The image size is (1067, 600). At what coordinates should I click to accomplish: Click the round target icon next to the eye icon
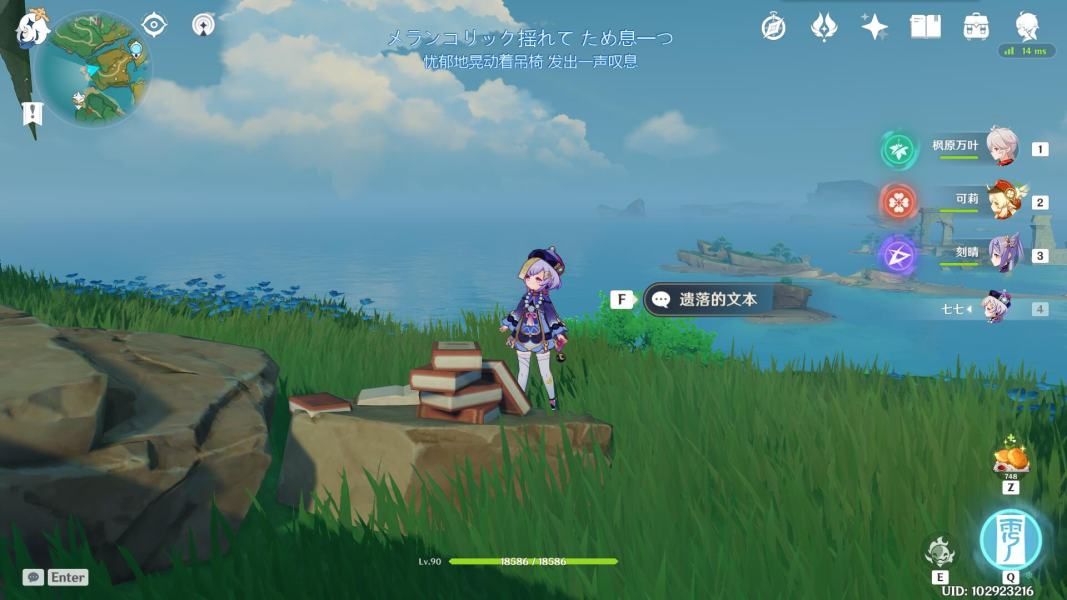204,24
